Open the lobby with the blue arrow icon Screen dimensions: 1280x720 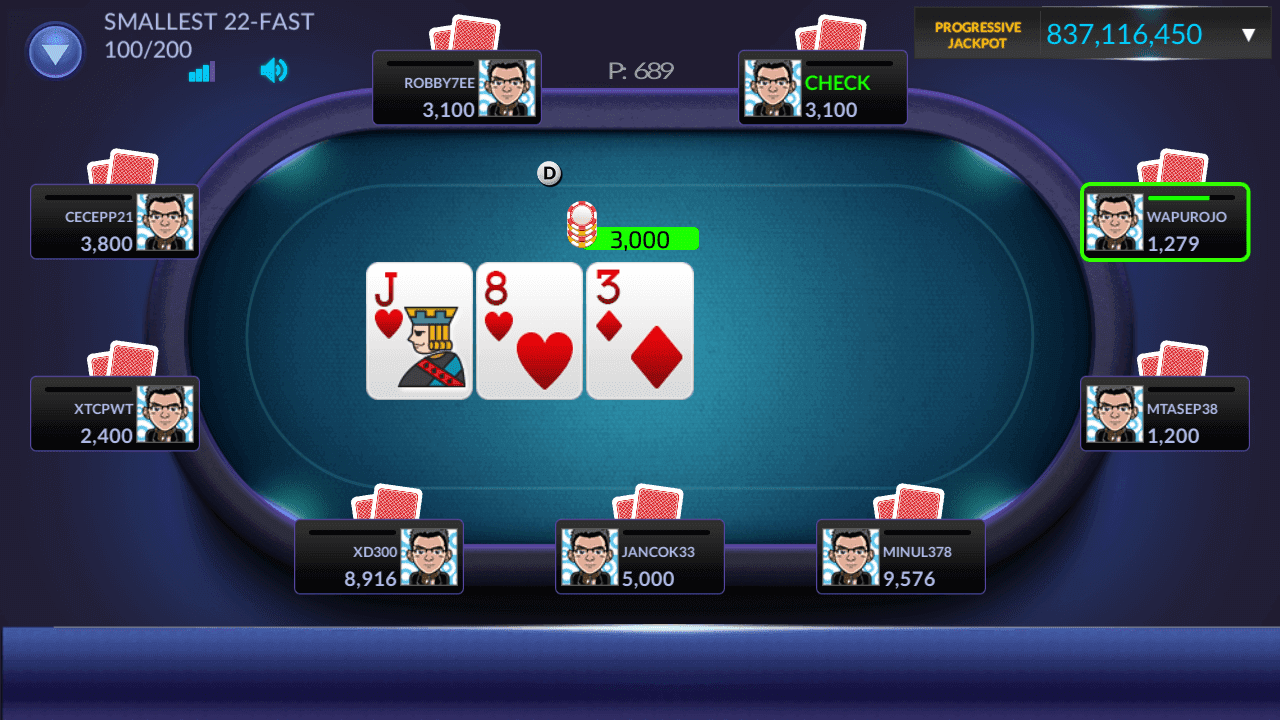click(55, 50)
